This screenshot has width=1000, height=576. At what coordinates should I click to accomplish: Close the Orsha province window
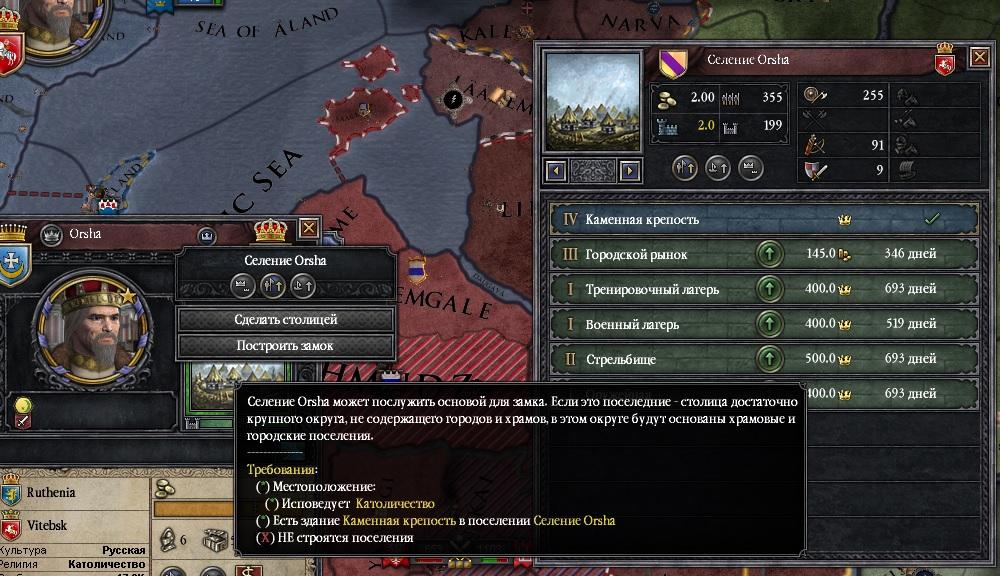click(309, 229)
